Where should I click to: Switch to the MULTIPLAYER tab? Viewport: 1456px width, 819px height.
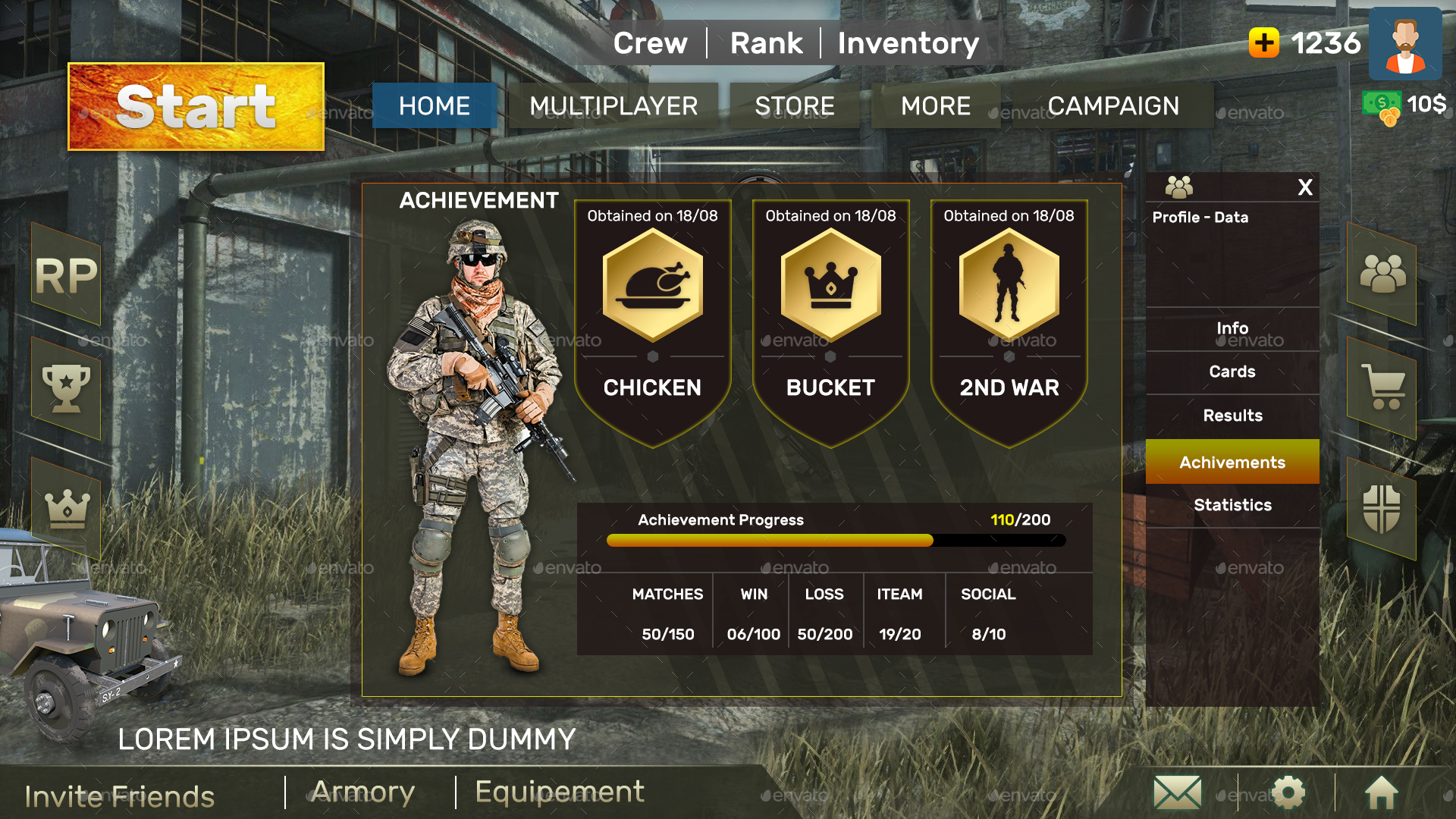coord(615,106)
